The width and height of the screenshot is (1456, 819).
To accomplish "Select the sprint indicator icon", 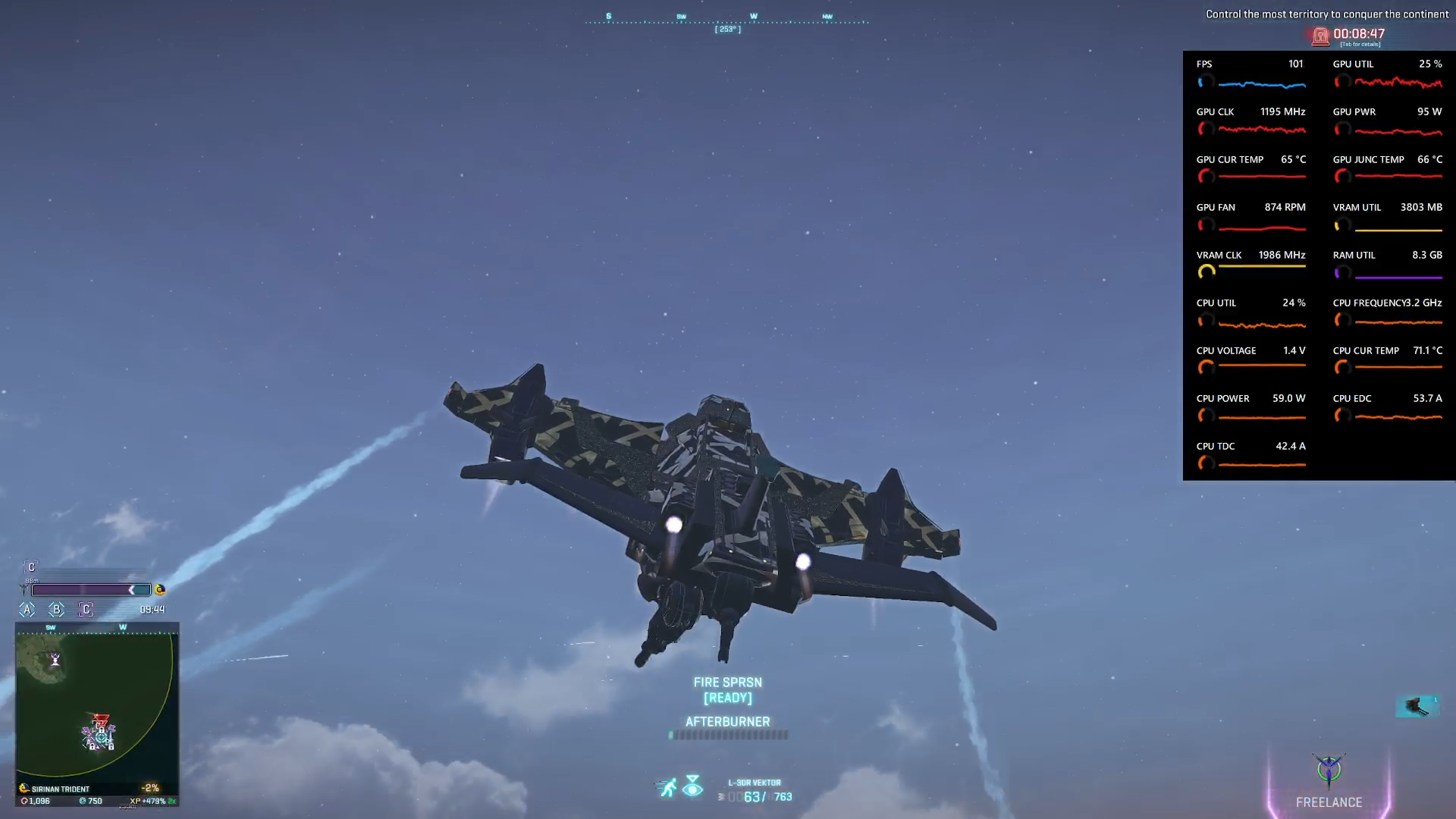I will pos(666,786).
